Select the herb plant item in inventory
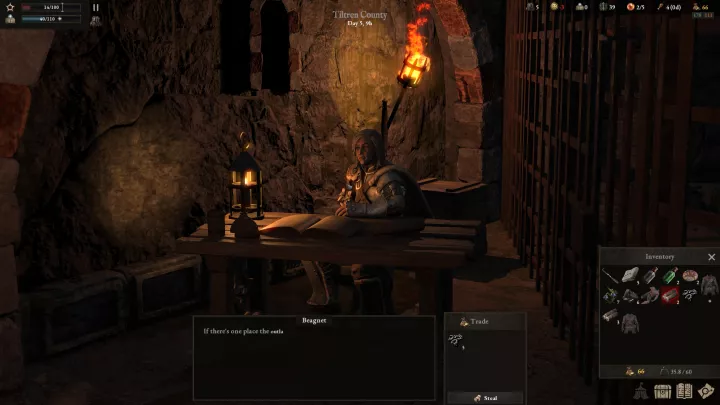 [x=610, y=296]
